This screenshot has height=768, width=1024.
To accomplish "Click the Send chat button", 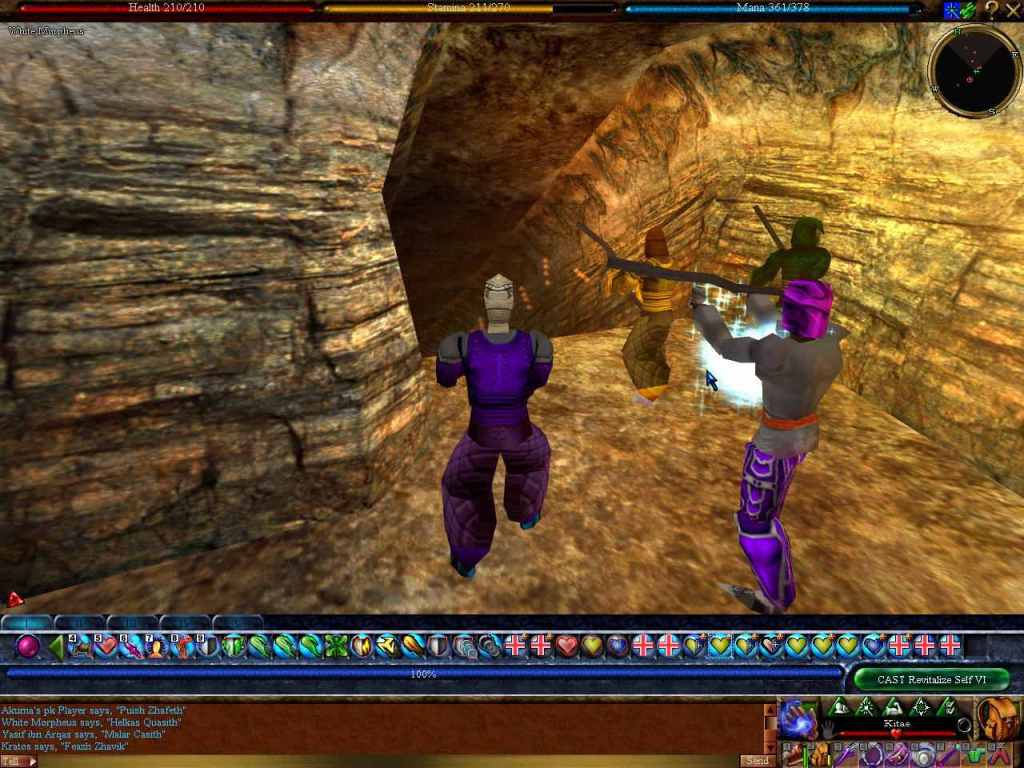I will (758, 761).
